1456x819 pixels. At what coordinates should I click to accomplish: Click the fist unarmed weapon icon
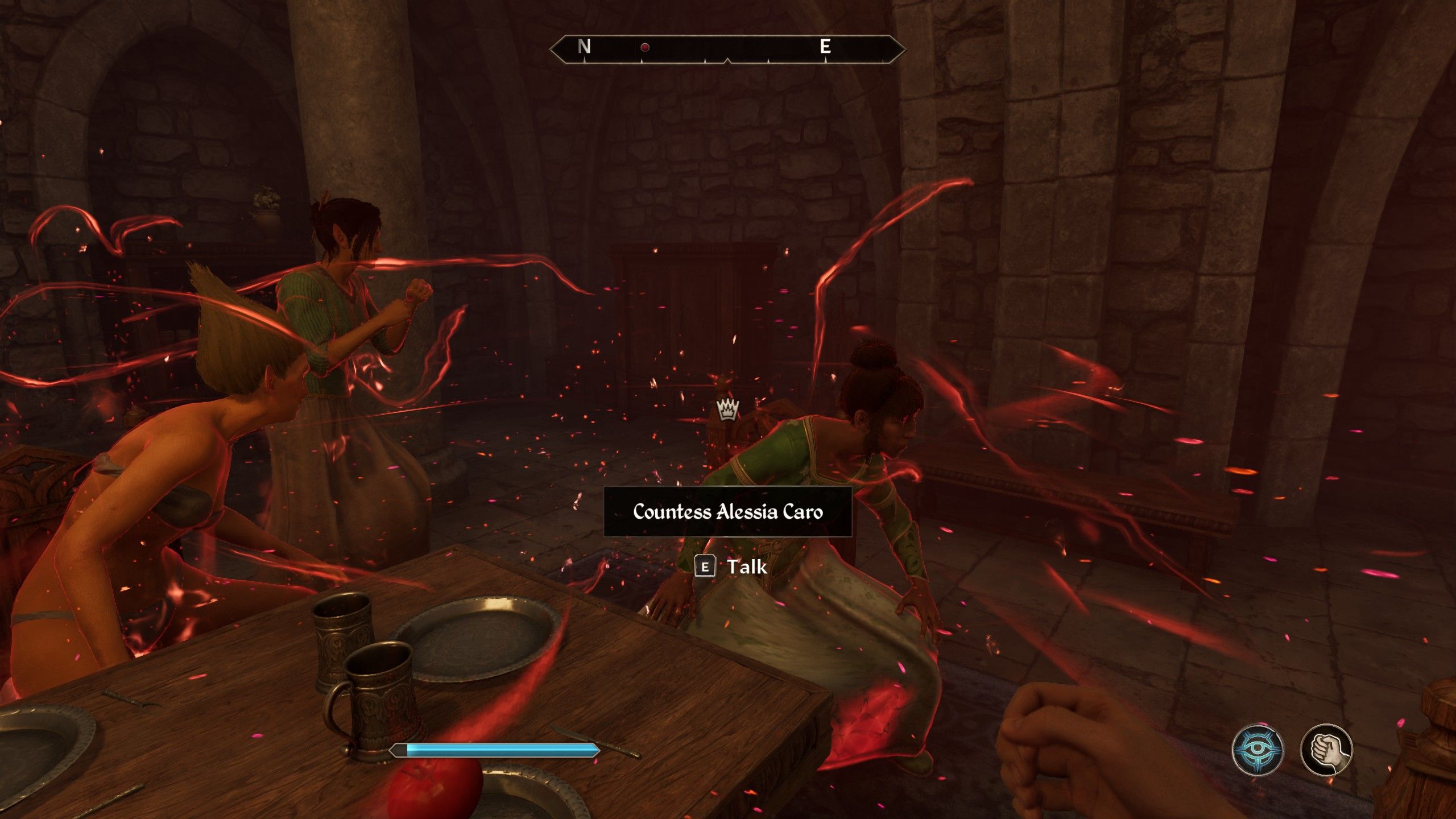click(1326, 750)
